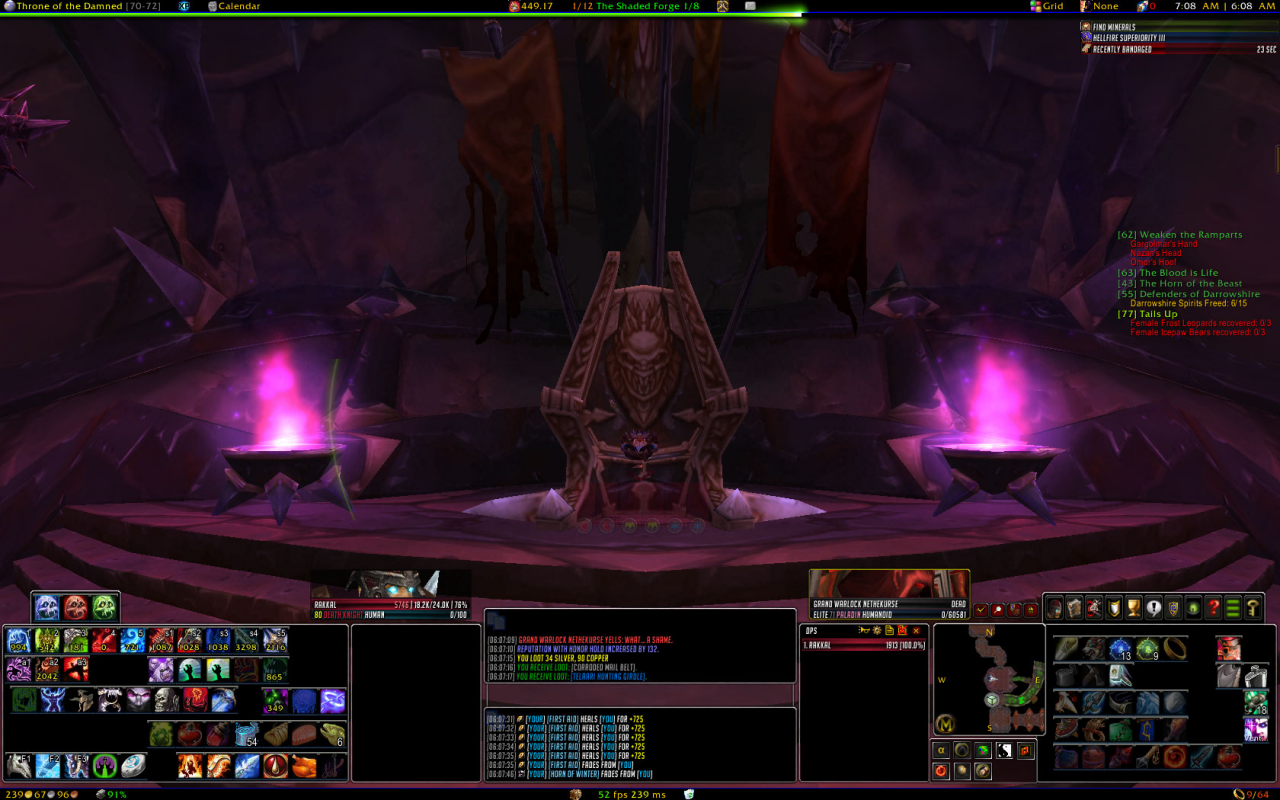Cast the Raise Dead green hand ability
This screenshot has width=1280, height=800.
[191, 669]
